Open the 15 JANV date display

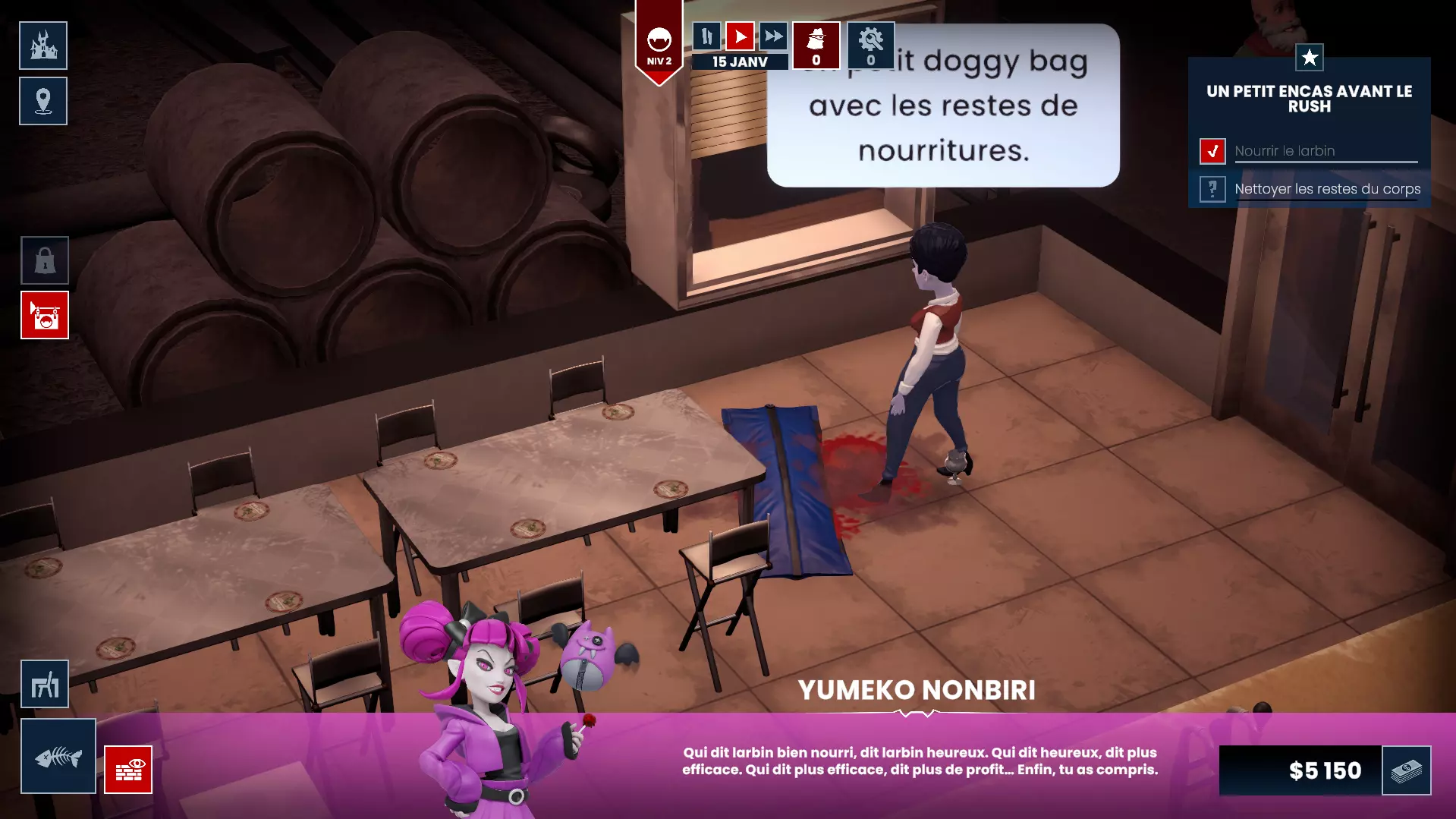point(739,61)
